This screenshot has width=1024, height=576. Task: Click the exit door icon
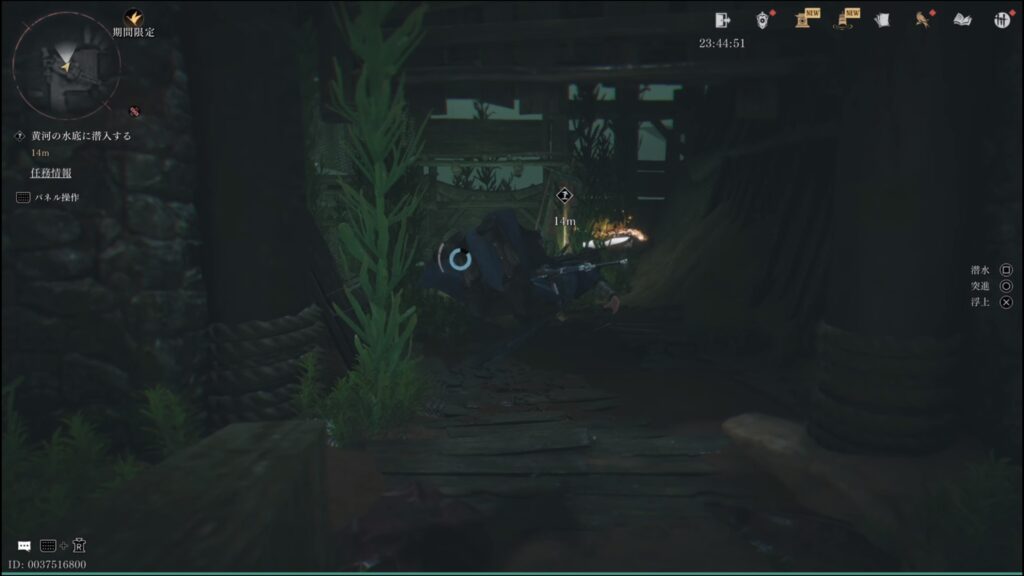tap(724, 19)
